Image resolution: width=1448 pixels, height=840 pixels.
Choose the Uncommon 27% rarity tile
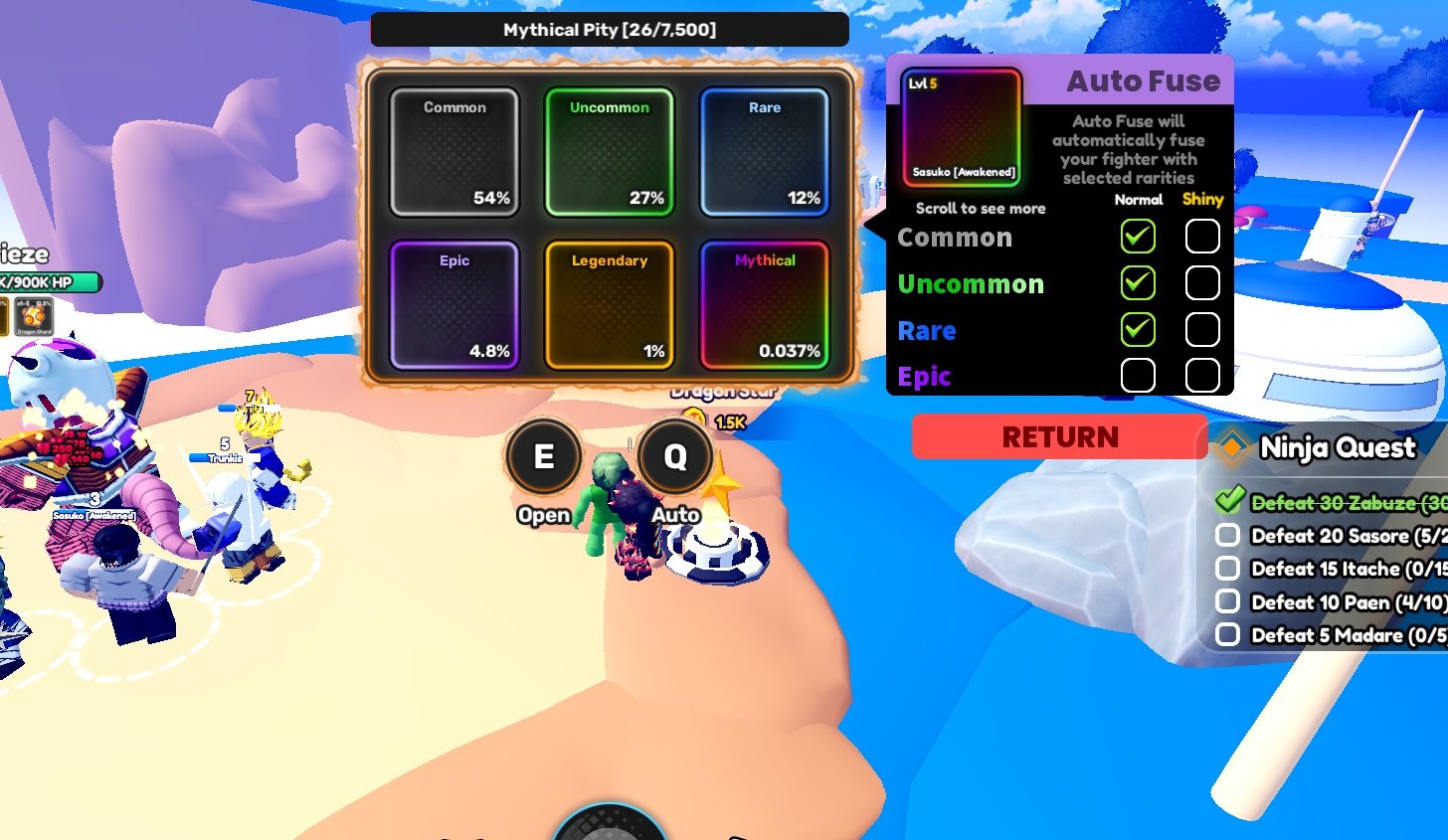[610, 152]
